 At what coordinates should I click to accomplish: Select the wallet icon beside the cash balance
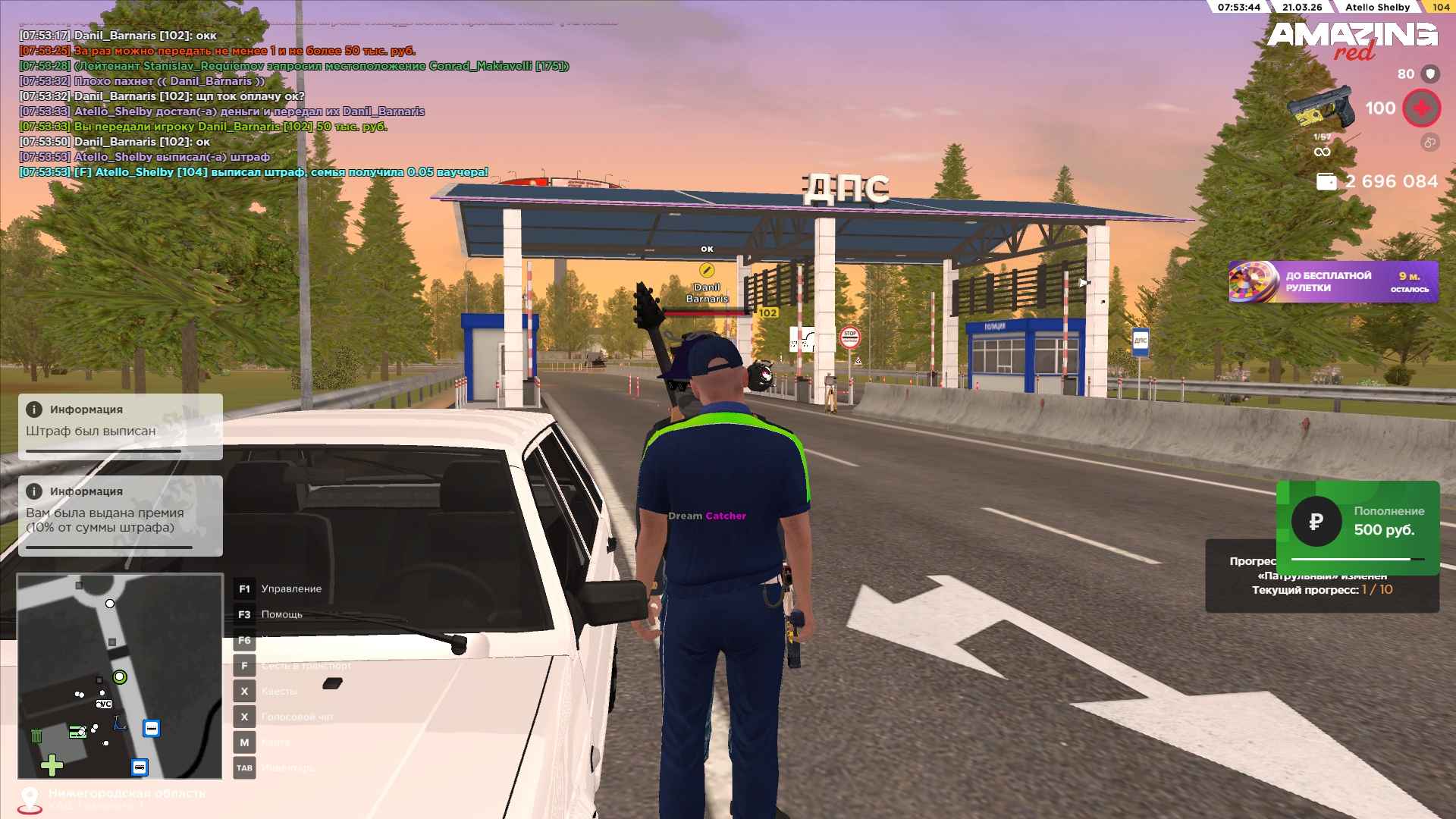1326,182
